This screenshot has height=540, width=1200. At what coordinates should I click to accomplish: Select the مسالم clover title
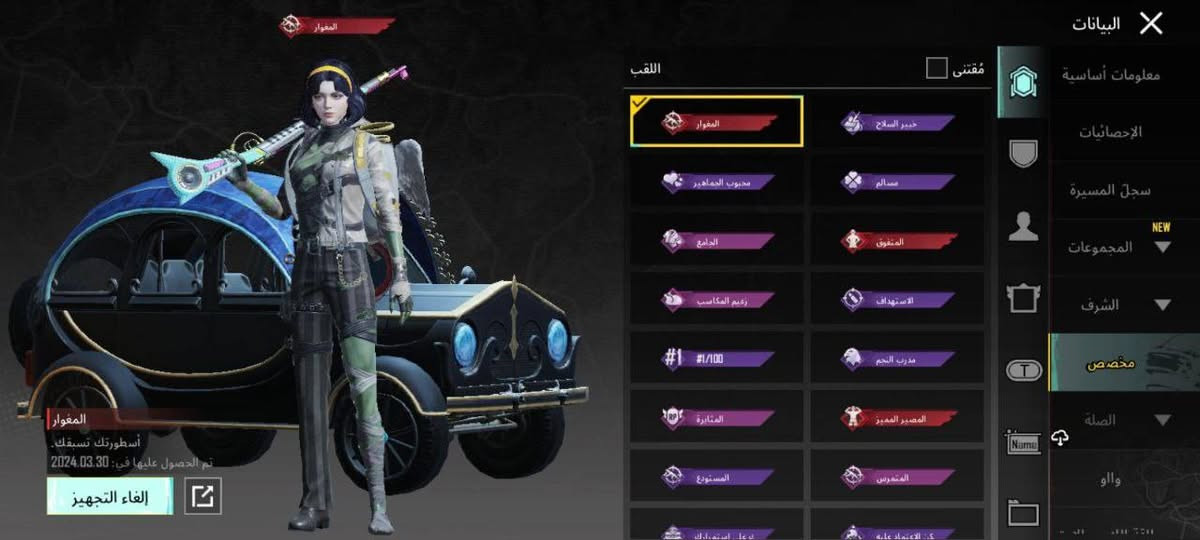click(897, 182)
